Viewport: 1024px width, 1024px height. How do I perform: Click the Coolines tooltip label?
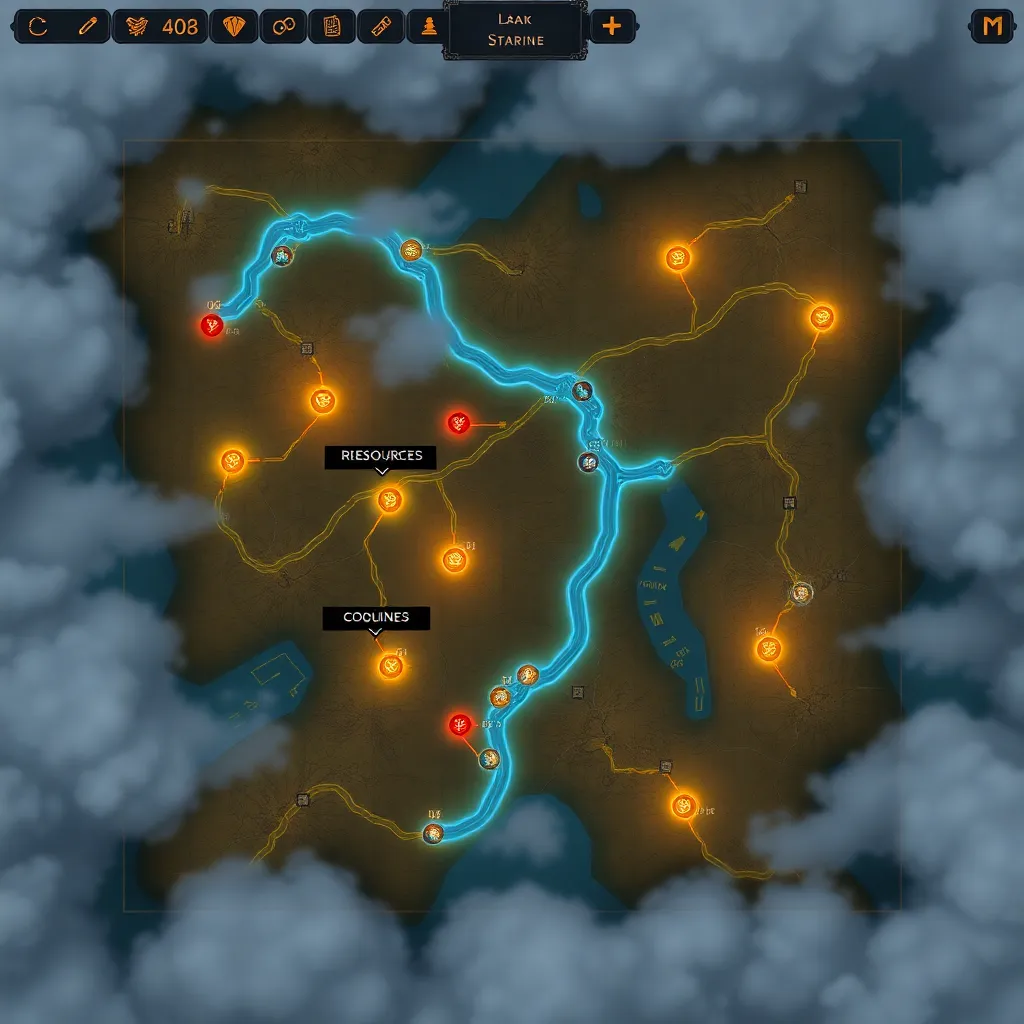coord(376,618)
